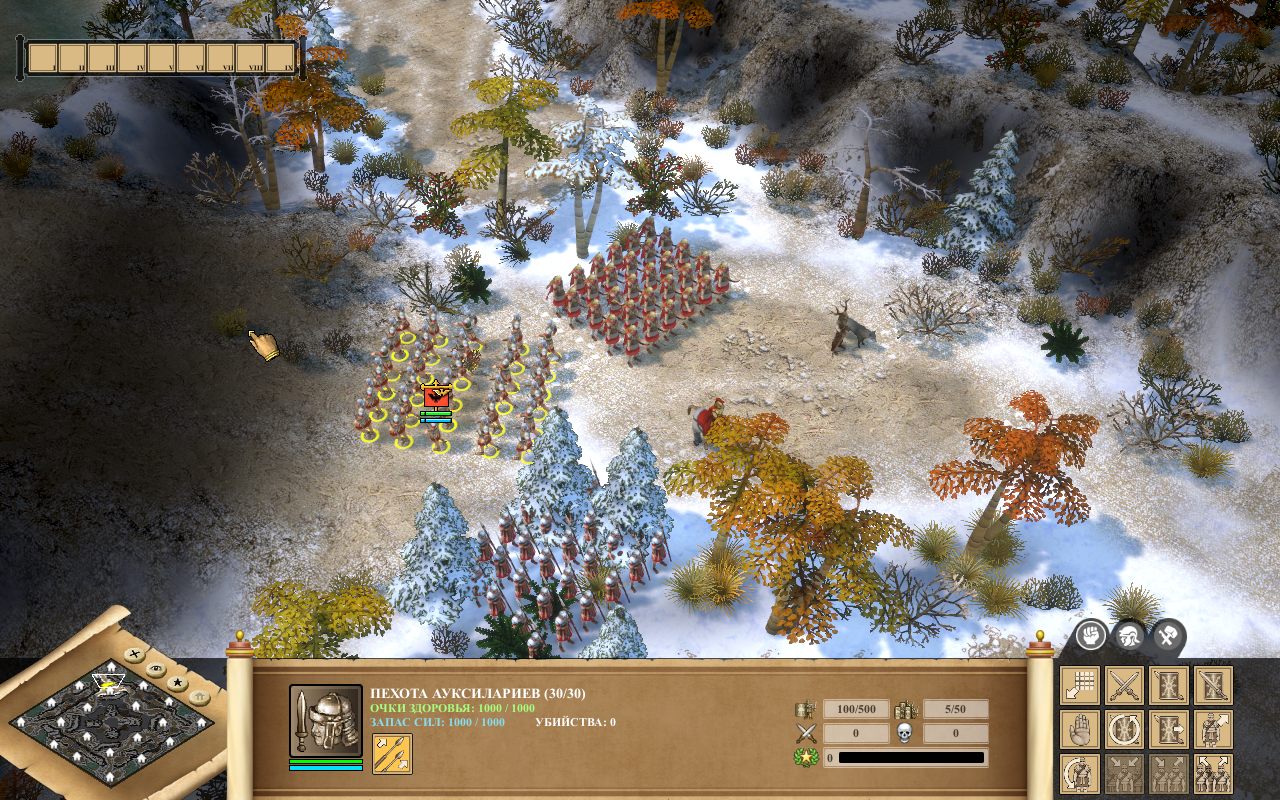This screenshot has width=1280, height=800.
Task: Expand the minimap with the arrow button
Action: (198, 697)
